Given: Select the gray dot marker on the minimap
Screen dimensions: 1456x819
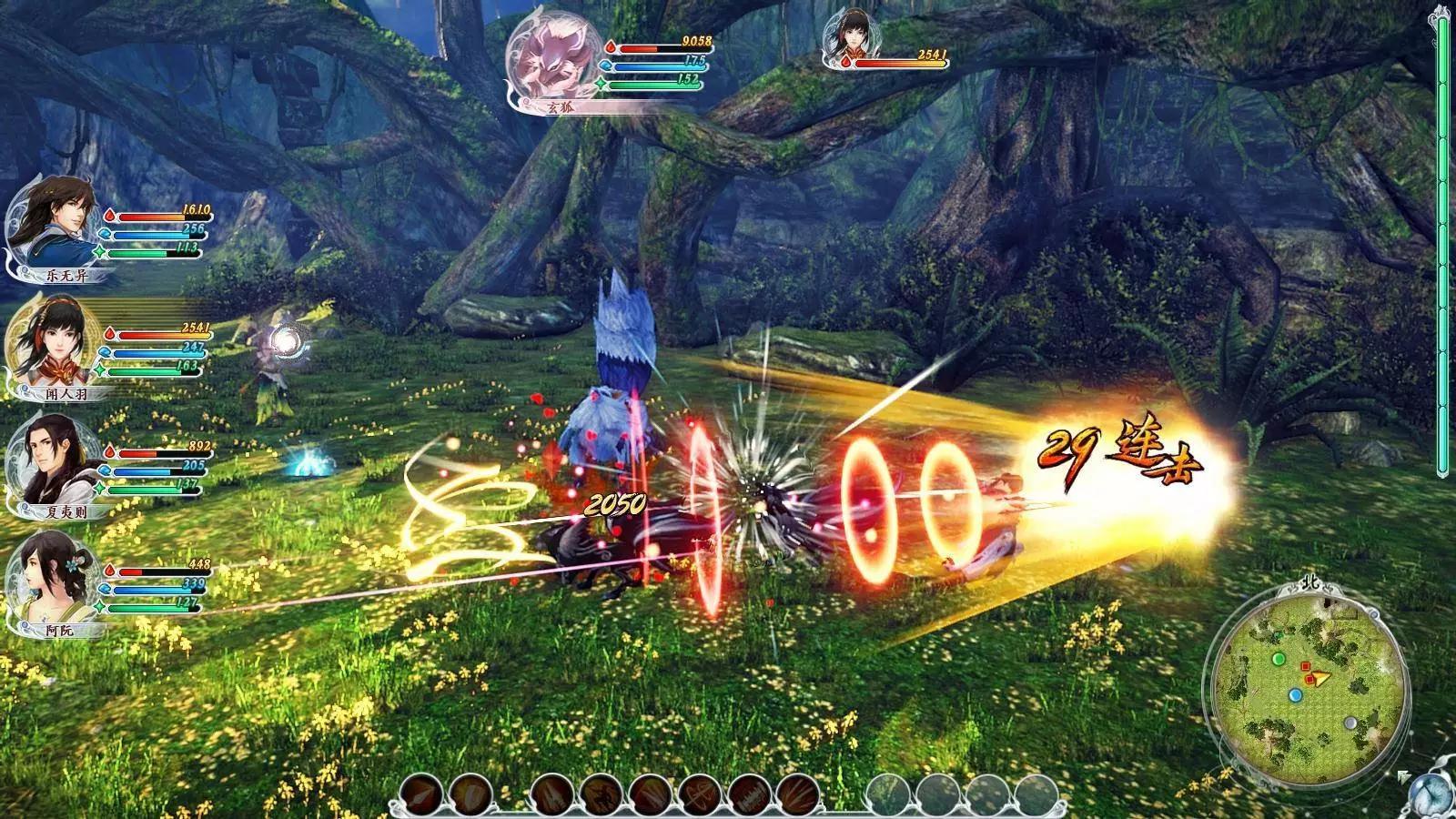Looking at the screenshot, I should (x=1350, y=723).
